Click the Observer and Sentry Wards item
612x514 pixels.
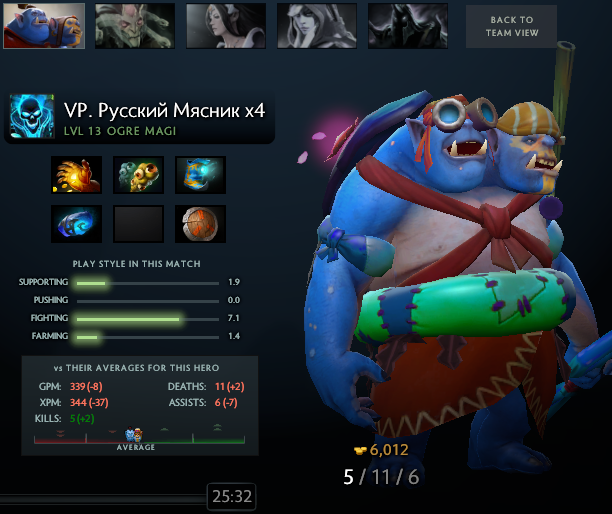coord(139,174)
